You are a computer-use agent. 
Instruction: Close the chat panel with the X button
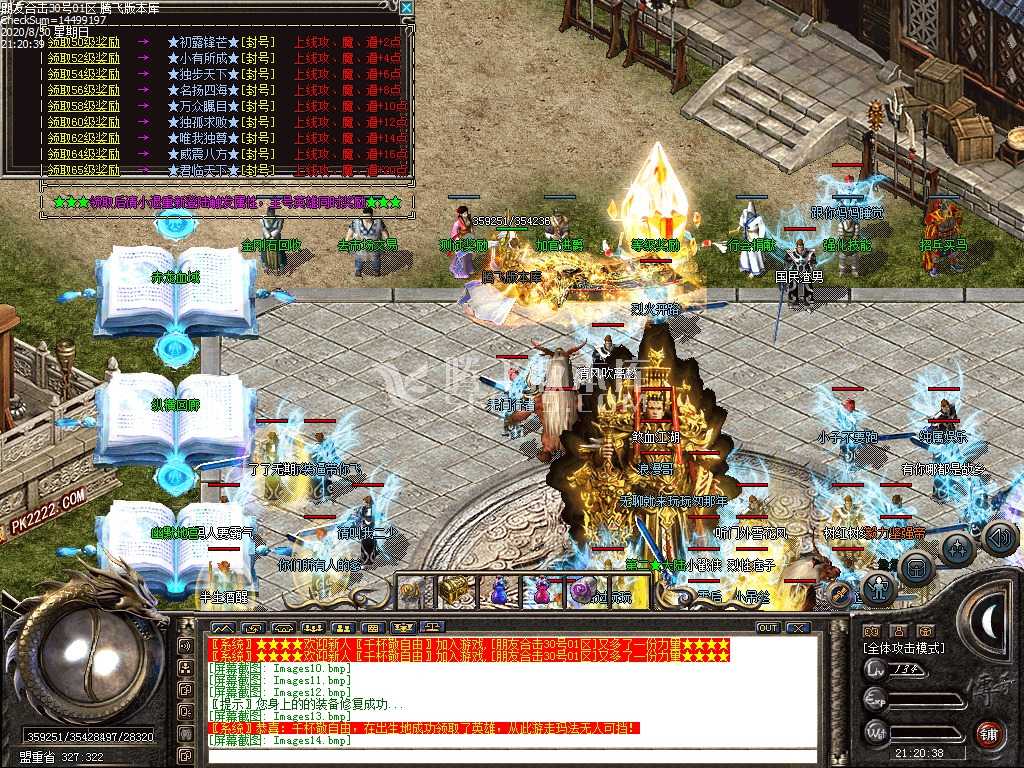tap(797, 628)
